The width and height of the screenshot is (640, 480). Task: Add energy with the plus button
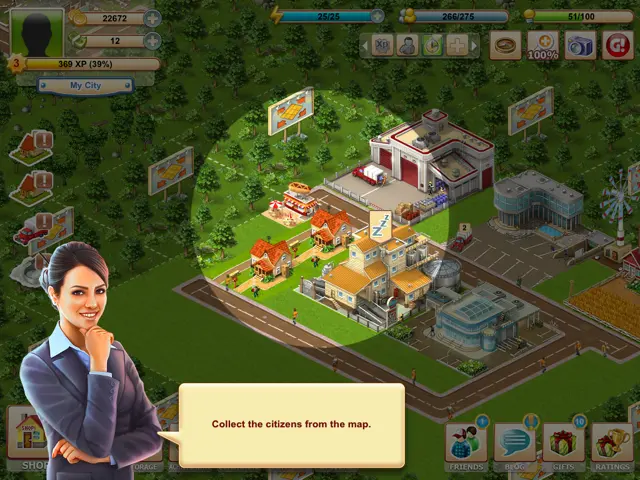[x=377, y=16]
